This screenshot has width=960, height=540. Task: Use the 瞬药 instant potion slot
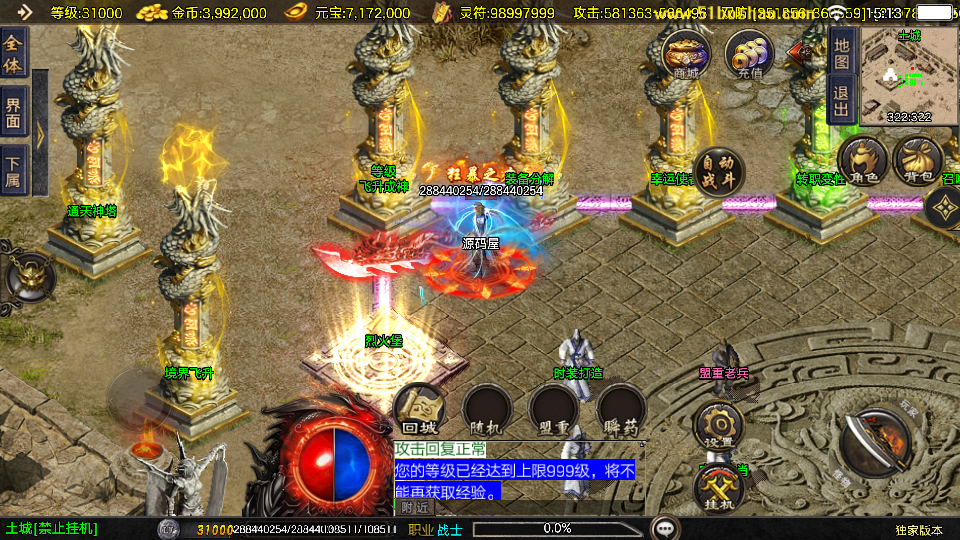click(620, 410)
